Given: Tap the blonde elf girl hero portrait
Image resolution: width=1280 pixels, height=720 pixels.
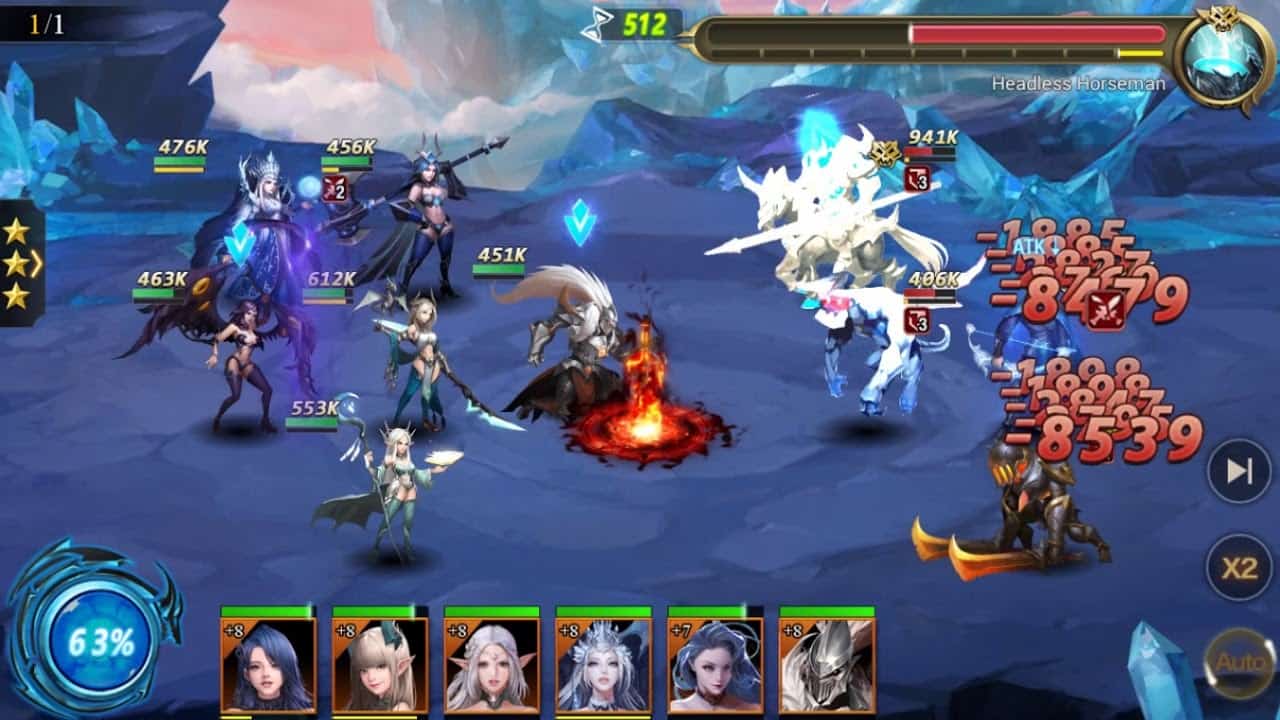Looking at the screenshot, I should click(380, 664).
